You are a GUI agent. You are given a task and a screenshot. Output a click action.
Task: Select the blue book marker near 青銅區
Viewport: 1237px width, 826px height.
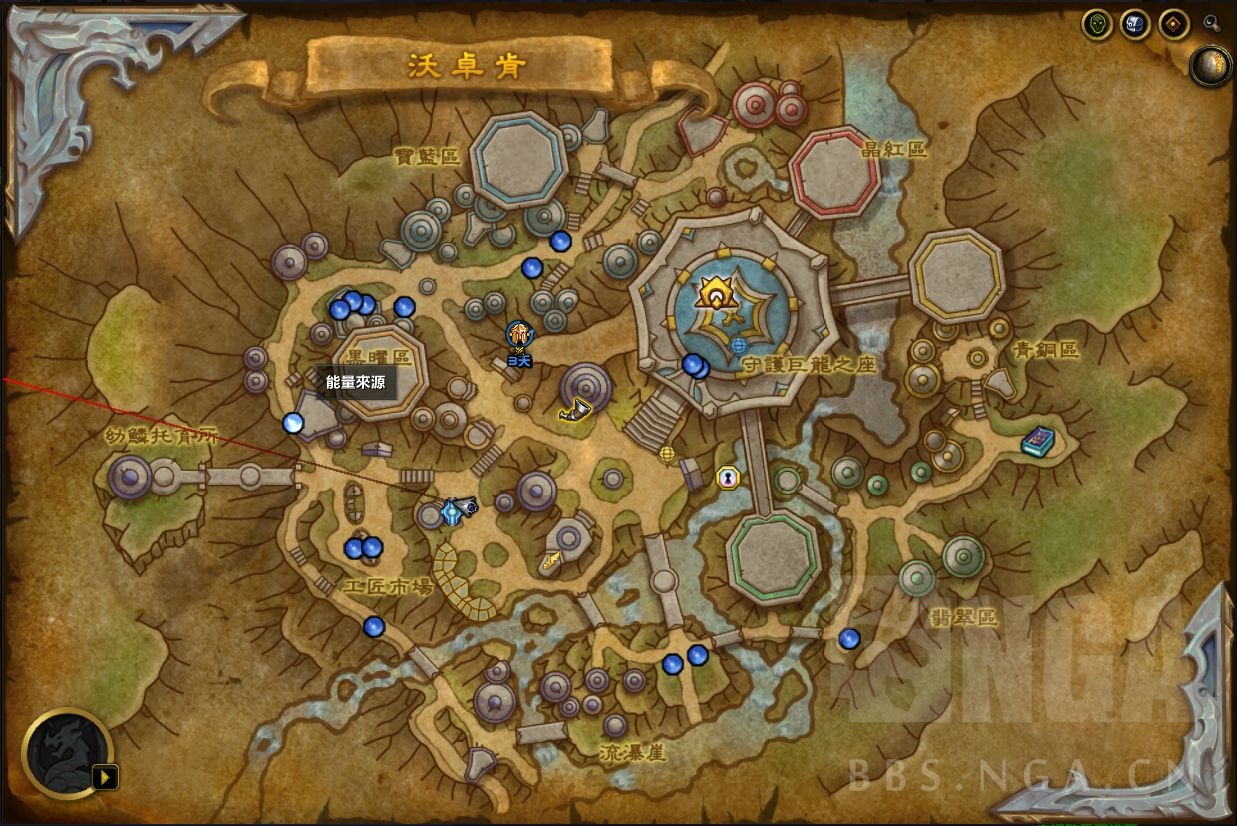[x=1037, y=441]
